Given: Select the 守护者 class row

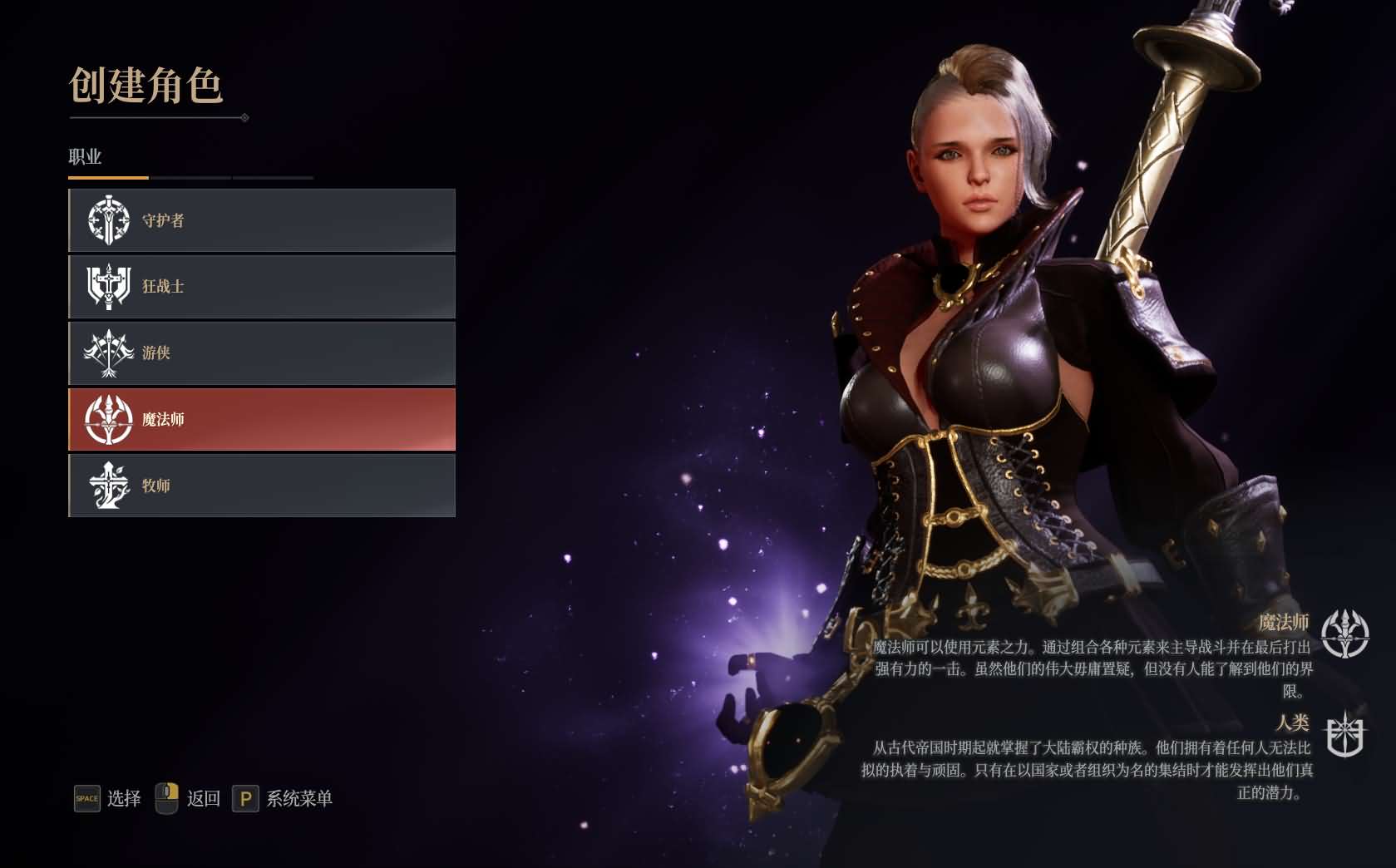Looking at the screenshot, I should click(262, 219).
